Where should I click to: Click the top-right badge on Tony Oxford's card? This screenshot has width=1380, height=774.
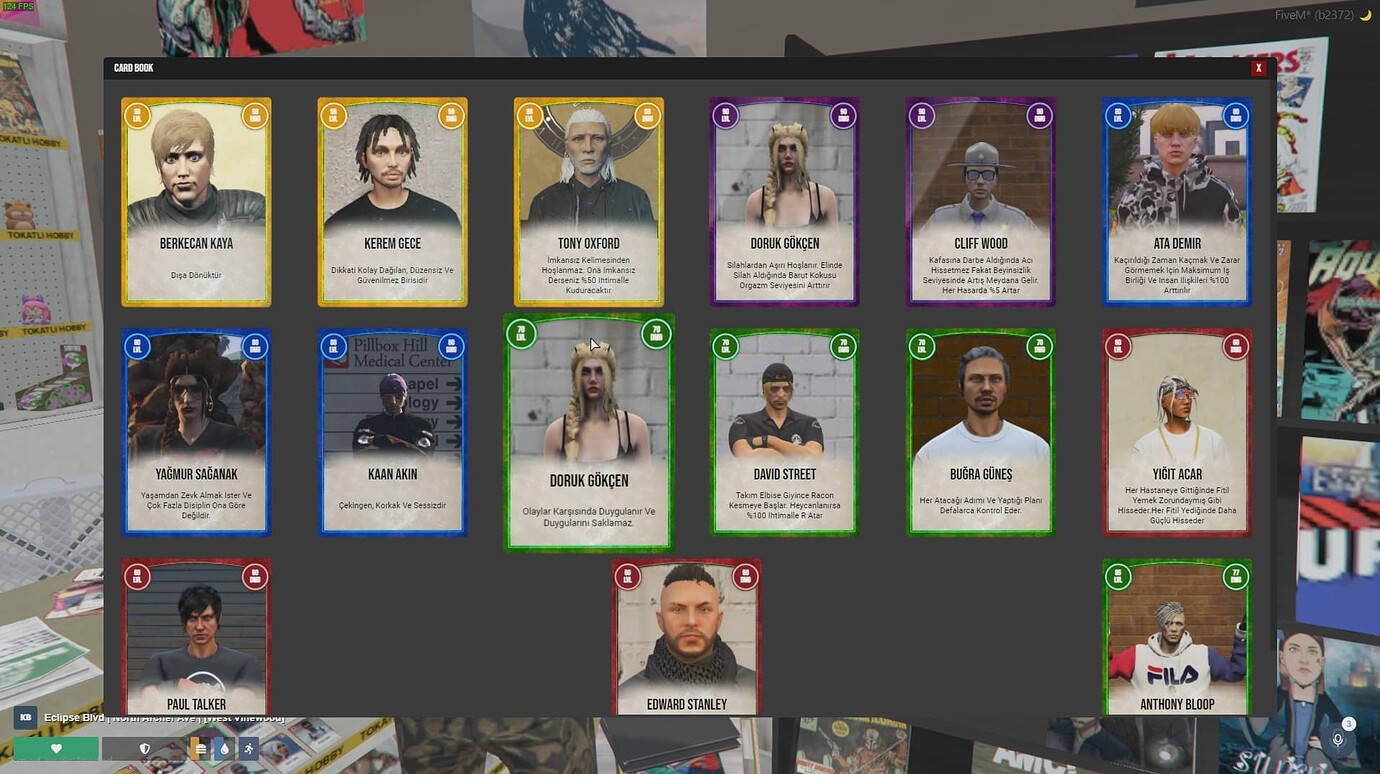tap(648, 115)
